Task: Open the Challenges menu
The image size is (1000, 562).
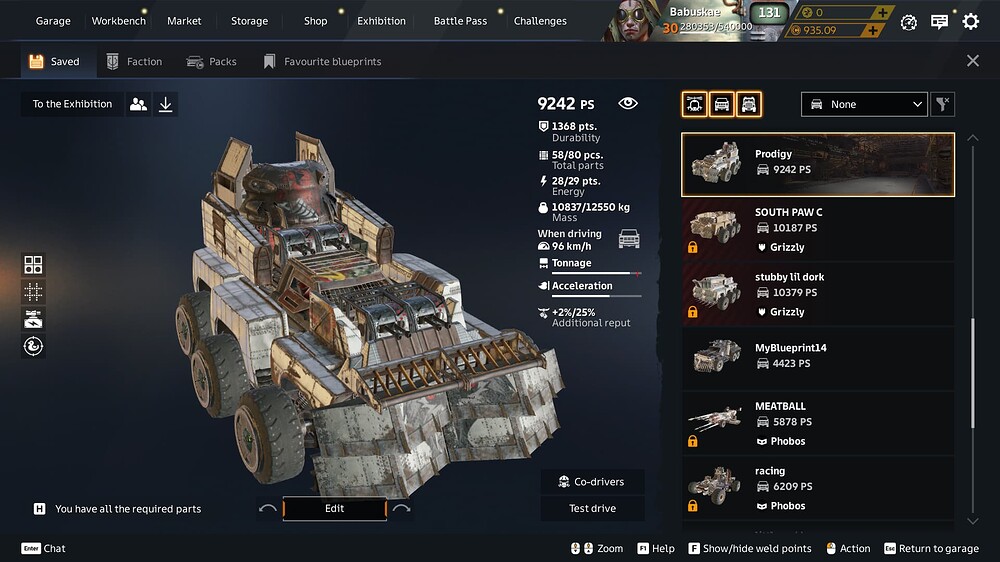Action: point(540,21)
